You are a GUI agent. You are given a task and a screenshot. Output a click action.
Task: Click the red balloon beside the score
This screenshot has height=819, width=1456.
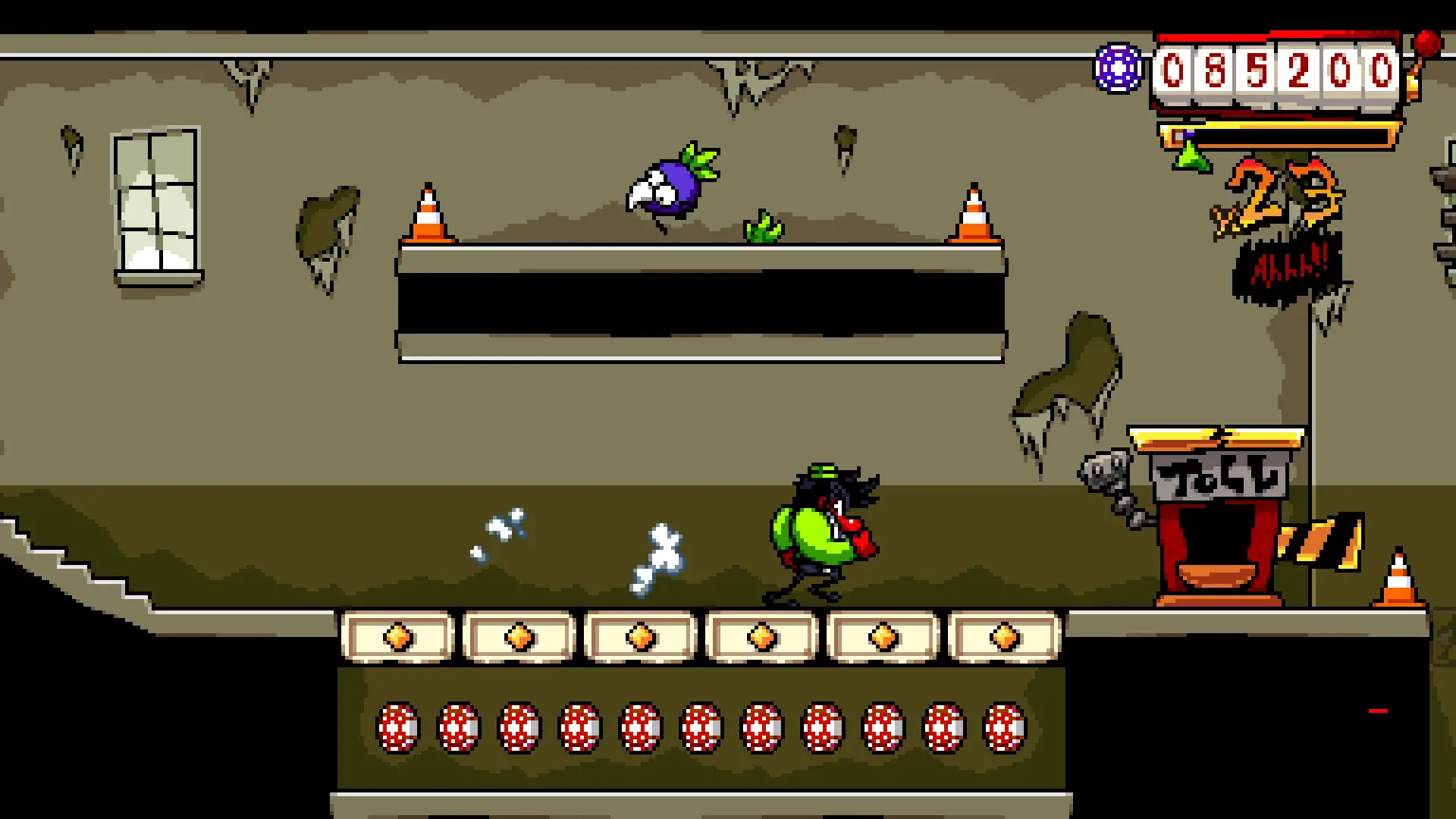click(1426, 45)
